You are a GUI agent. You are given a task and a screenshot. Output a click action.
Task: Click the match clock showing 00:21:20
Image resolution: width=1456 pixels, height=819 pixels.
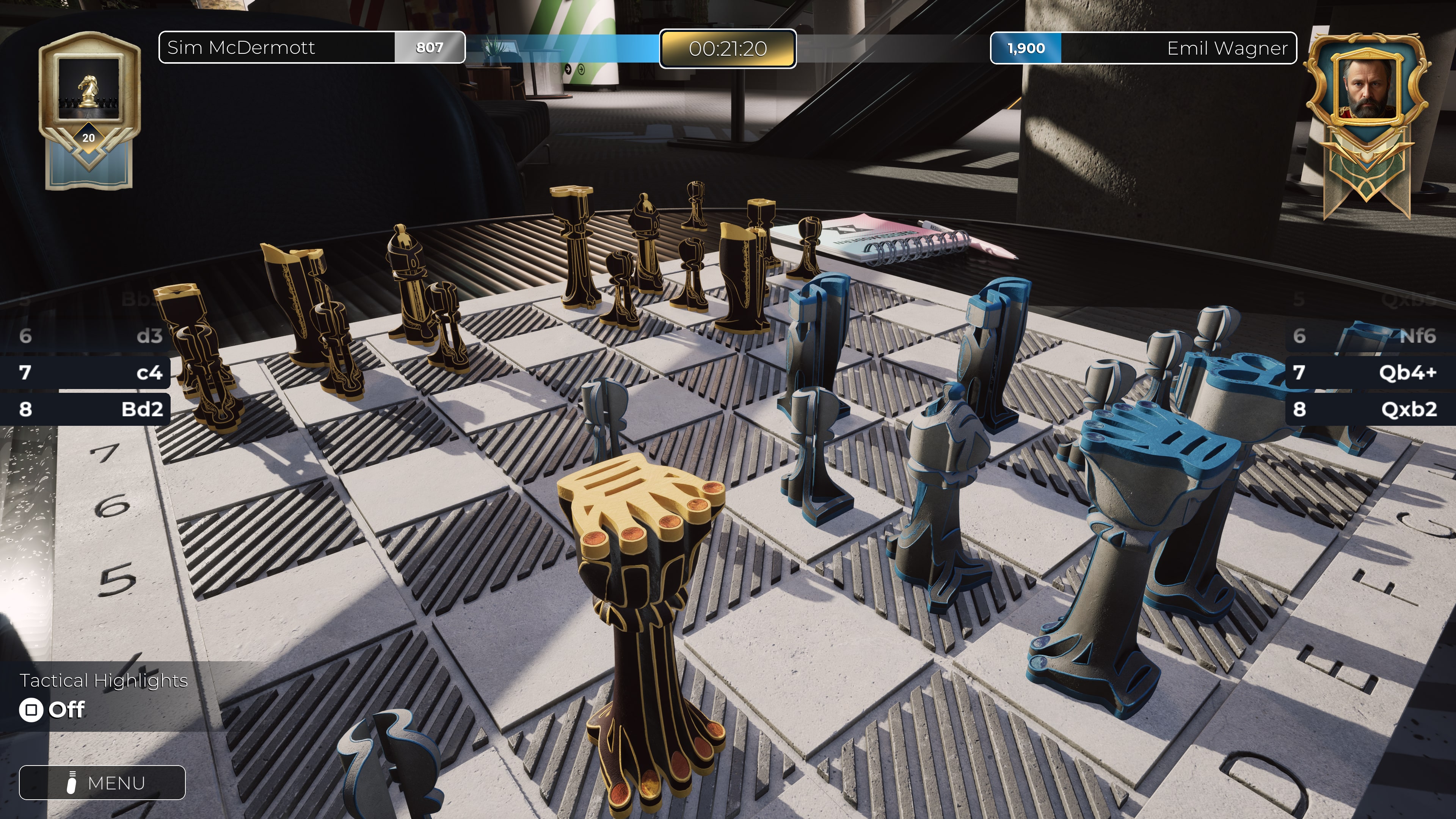[x=728, y=50]
